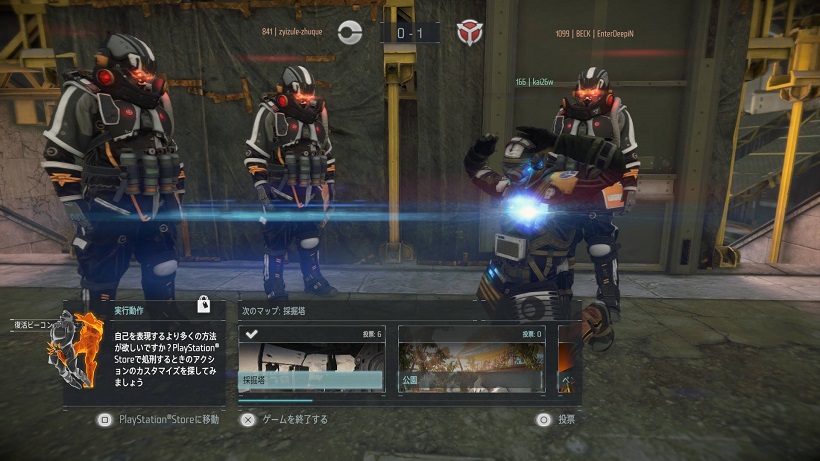The image size is (820, 461).
Task: Click the white VSA faction emblem
Action: pos(349,33)
